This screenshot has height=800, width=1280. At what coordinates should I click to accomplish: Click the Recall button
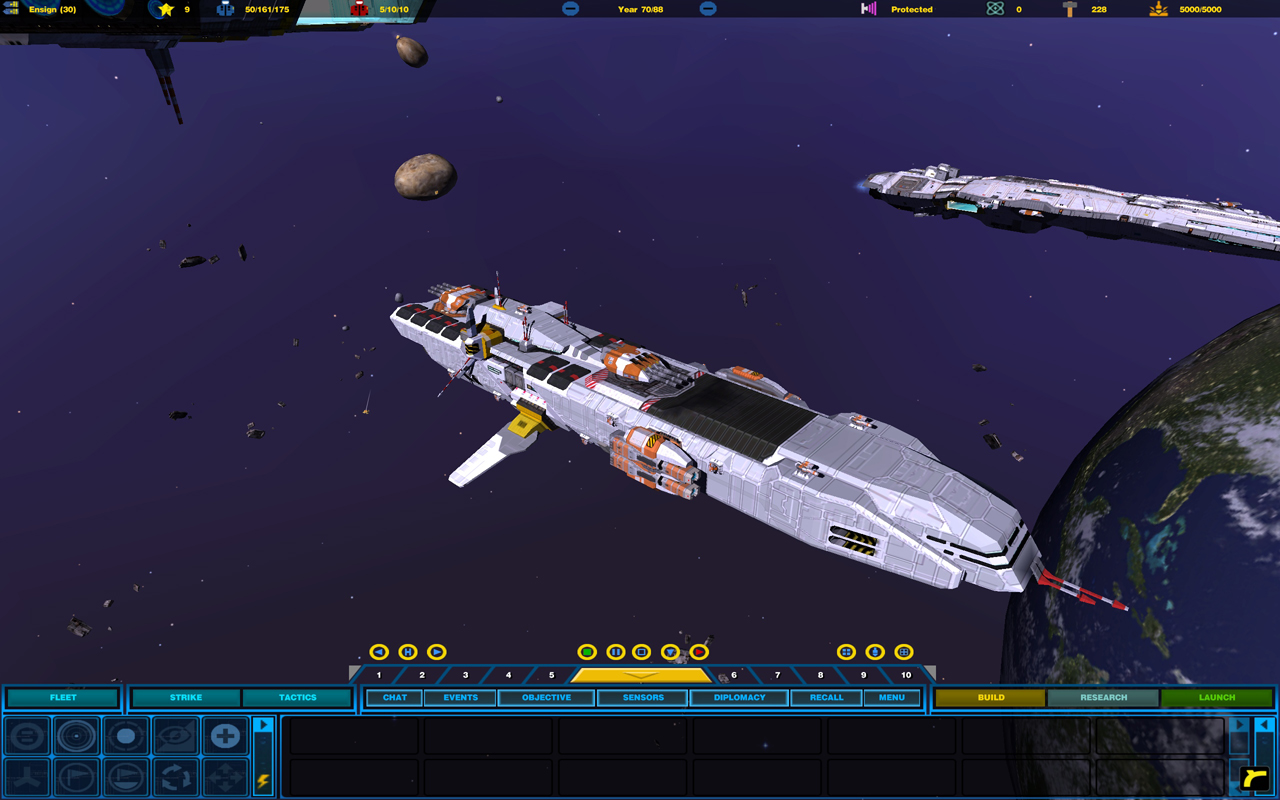(826, 697)
